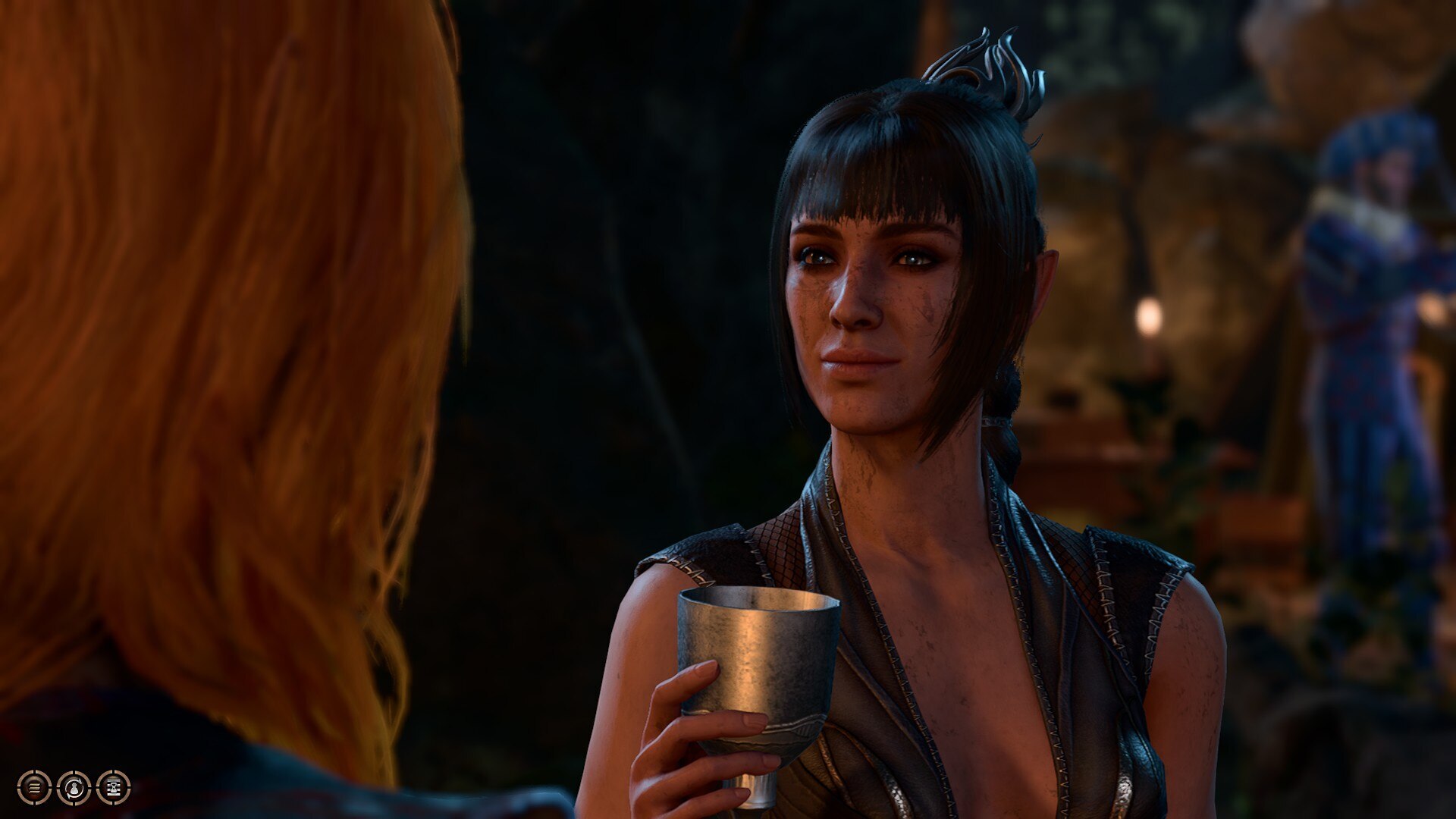This screenshot has height=819, width=1456.
Task: Open the dialogue history hourglass button
Action: click(x=114, y=788)
